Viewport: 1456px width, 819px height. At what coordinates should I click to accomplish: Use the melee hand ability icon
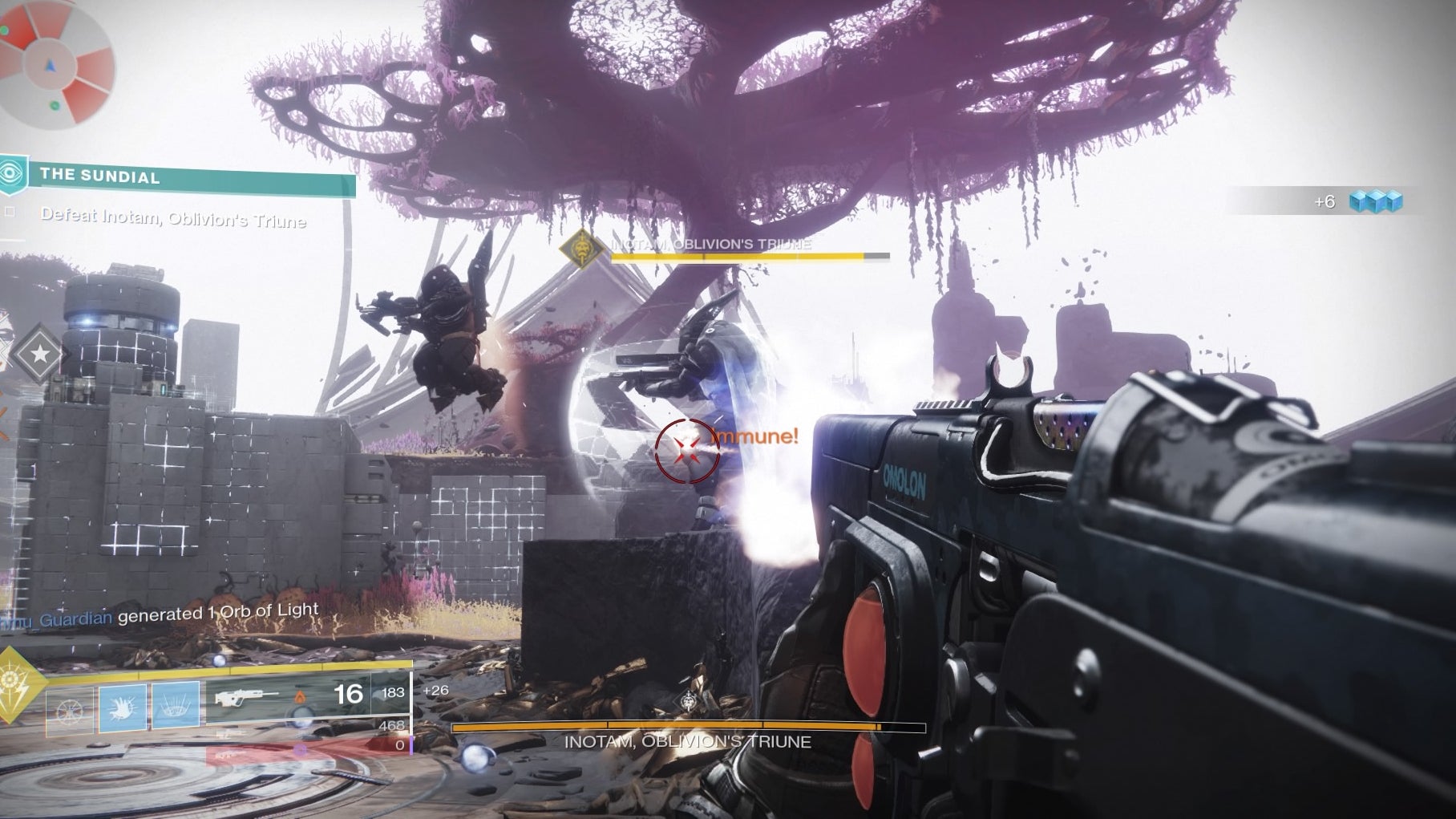123,707
